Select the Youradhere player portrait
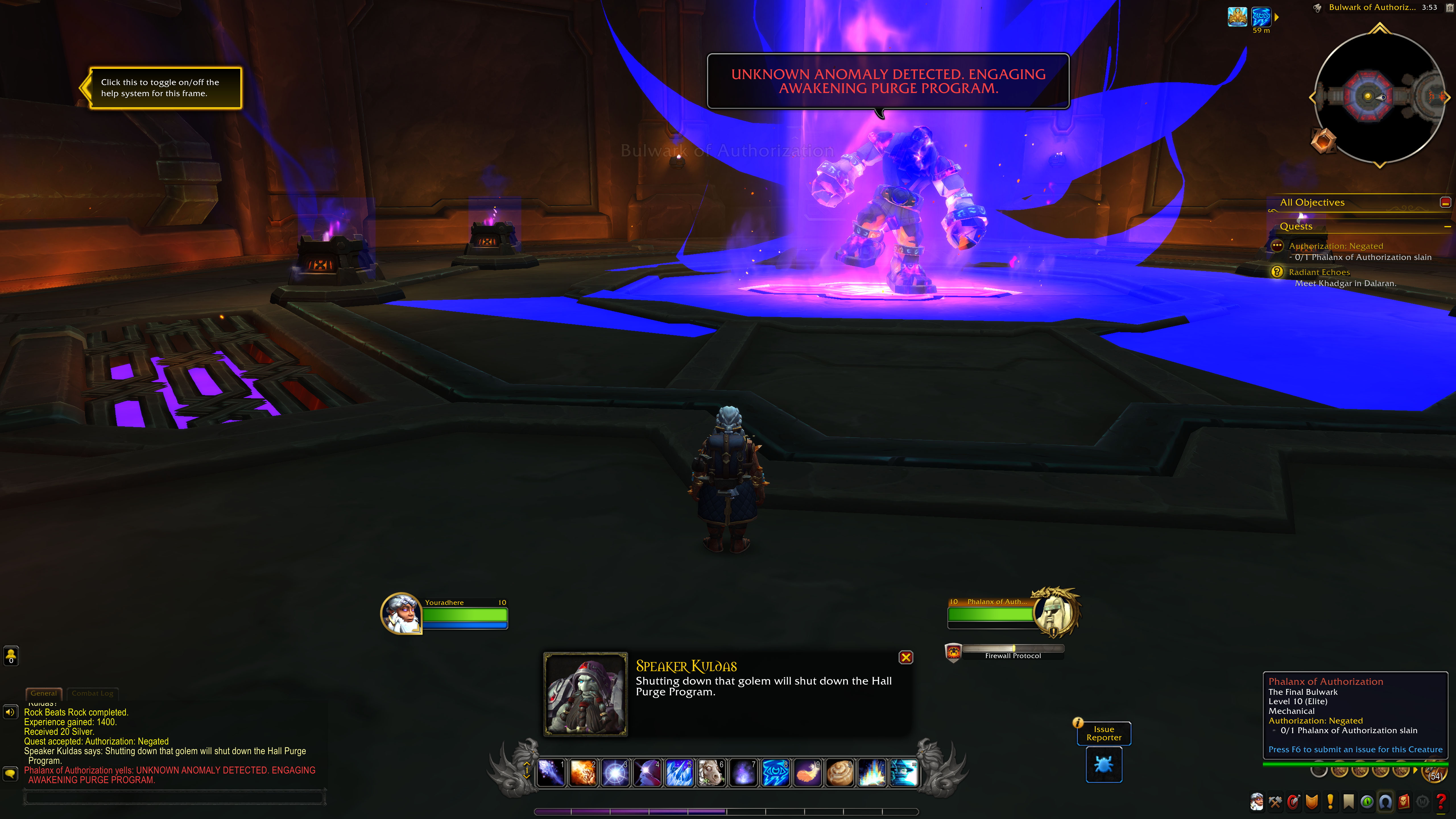Screen dimensions: 1456x819 (x=401, y=613)
